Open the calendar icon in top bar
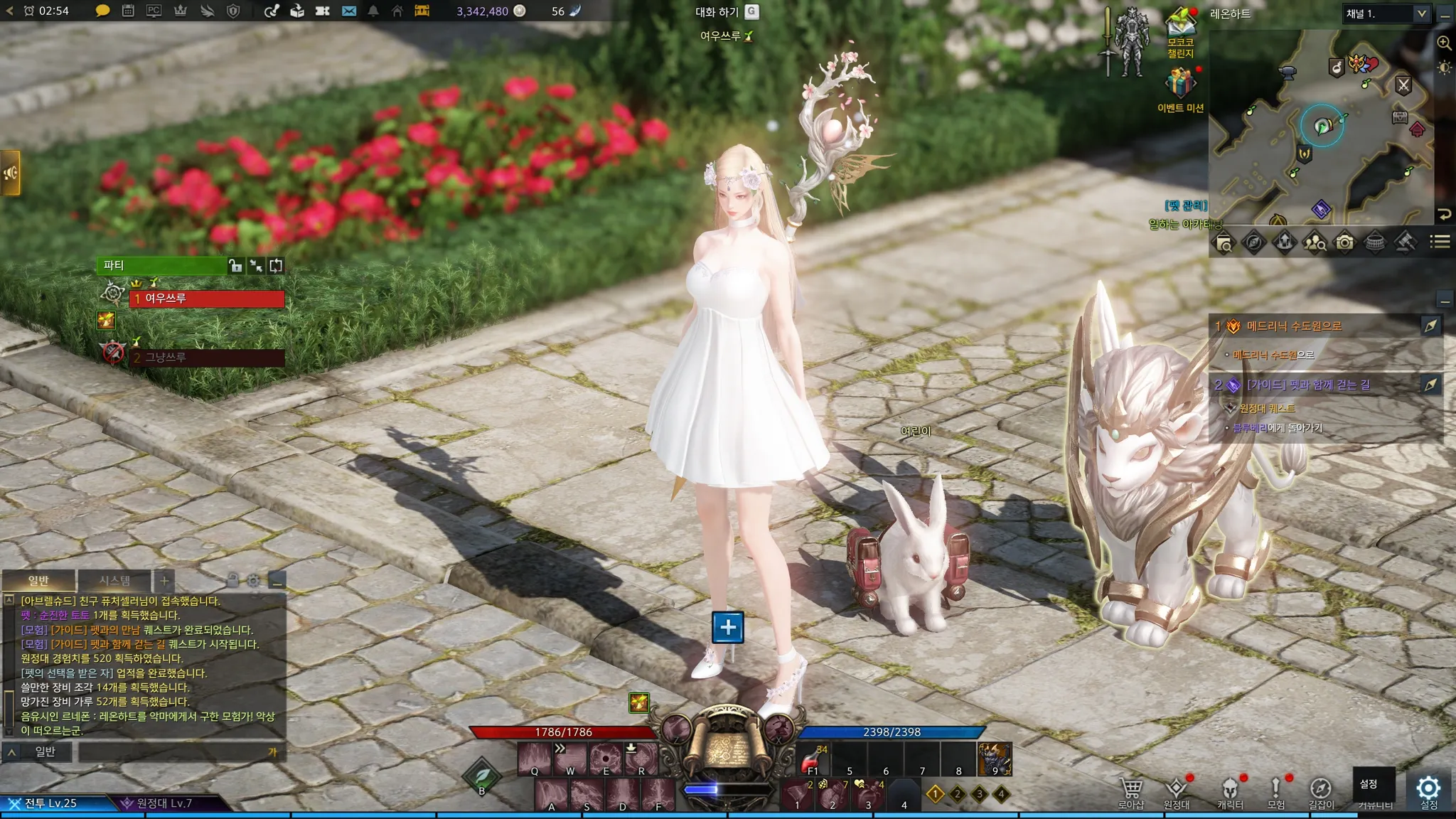The height and width of the screenshot is (819, 1456). point(128,11)
